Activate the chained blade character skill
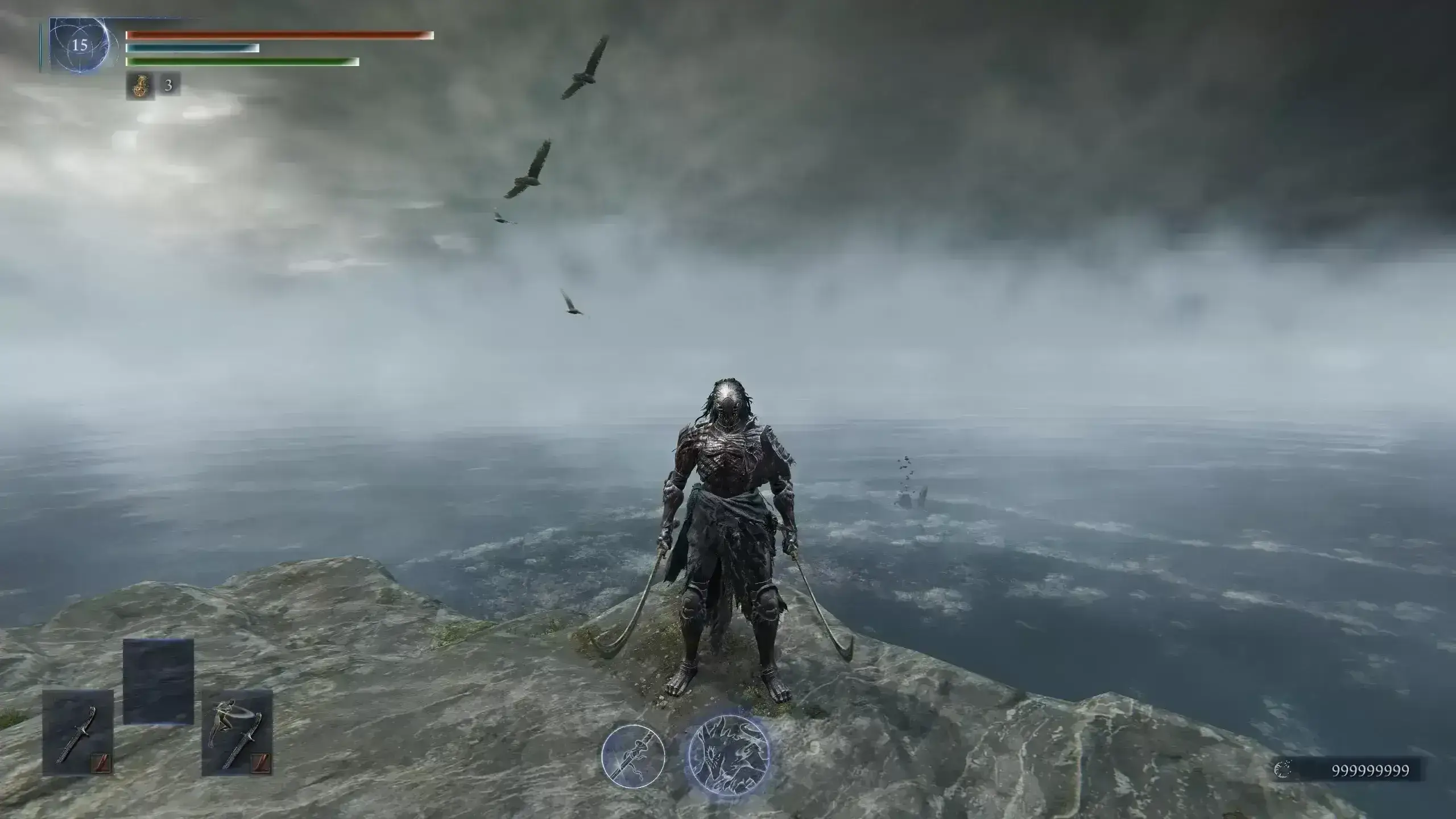Screen dimensions: 1456x819 pyautogui.click(x=633, y=756)
